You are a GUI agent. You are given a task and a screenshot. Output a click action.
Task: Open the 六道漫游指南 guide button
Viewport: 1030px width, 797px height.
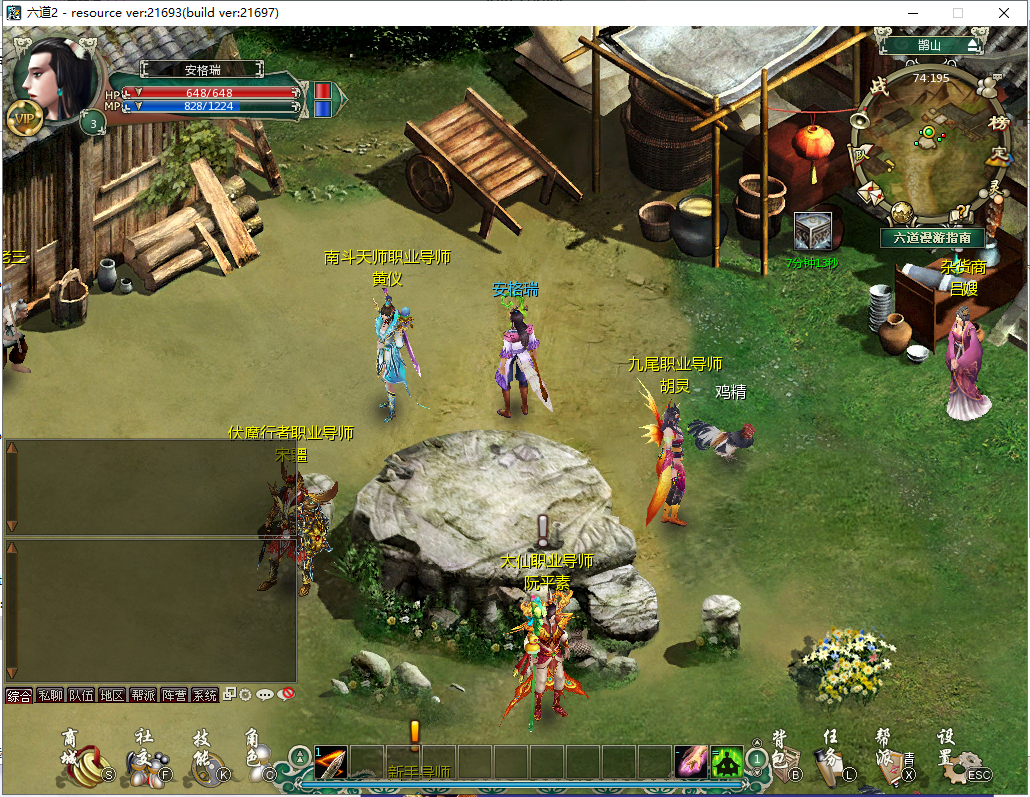(x=932, y=237)
